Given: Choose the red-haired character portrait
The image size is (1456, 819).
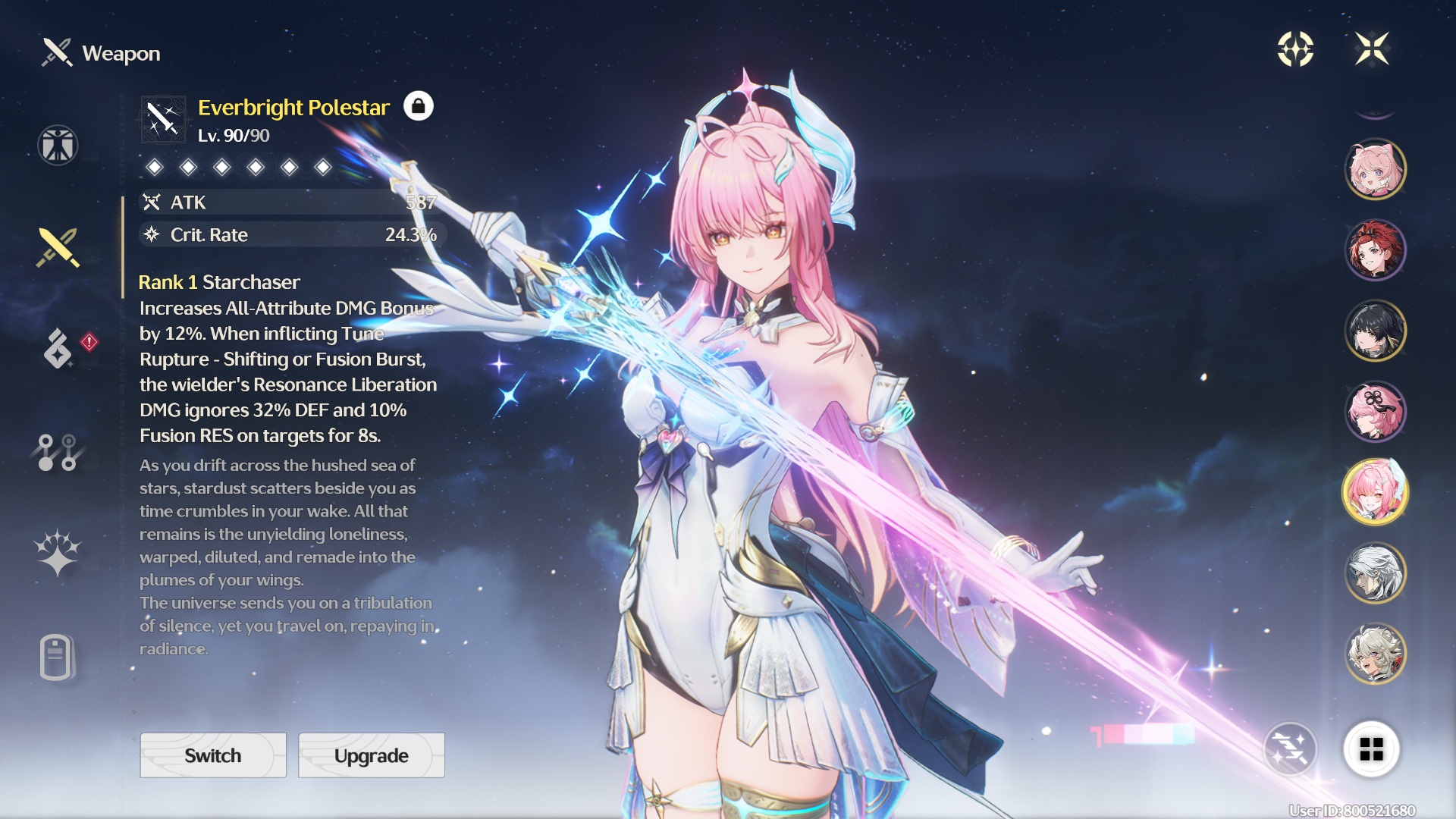Looking at the screenshot, I should pyautogui.click(x=1375, y=250).
